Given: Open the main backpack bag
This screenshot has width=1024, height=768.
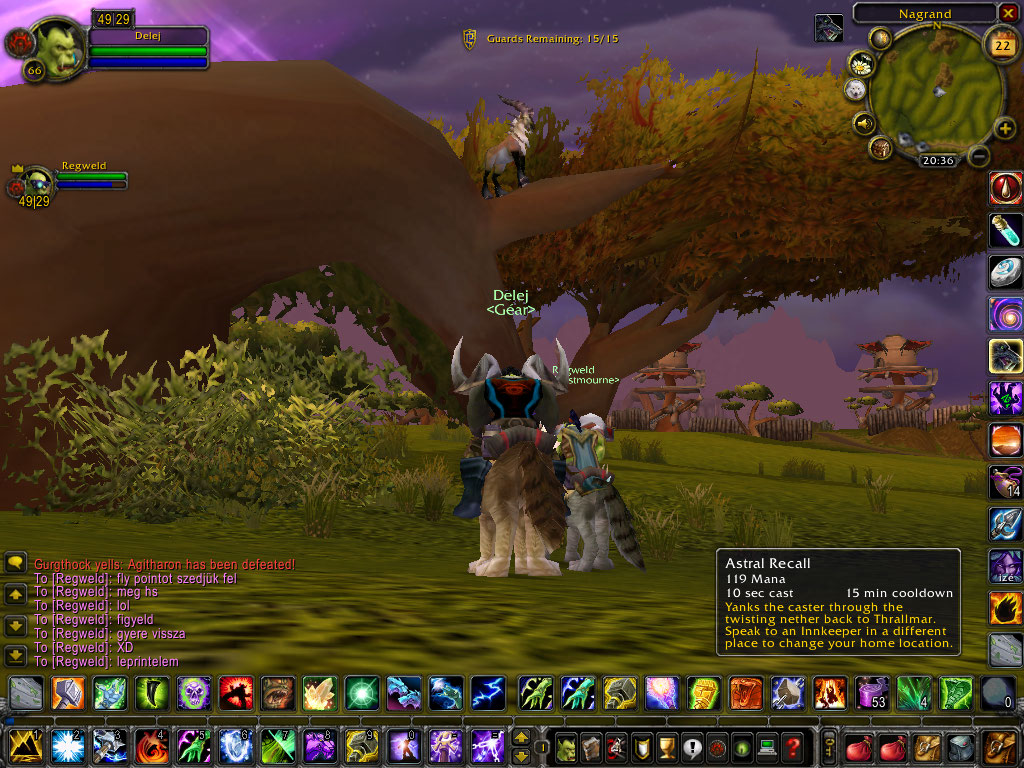Looking at the screenshot, I should coord(1000,746).
